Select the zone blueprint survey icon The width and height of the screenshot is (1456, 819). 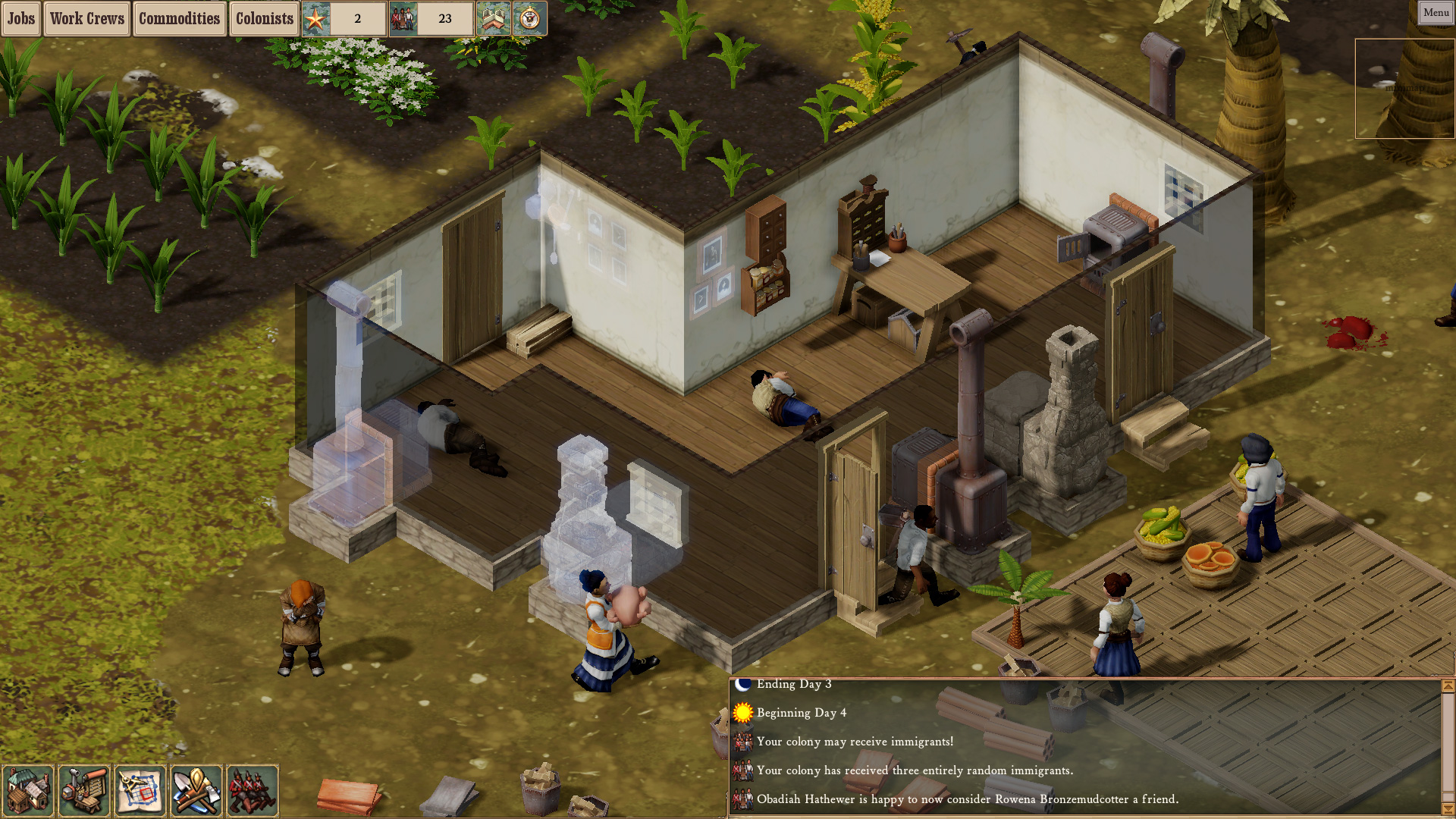[x=140, y=791]
